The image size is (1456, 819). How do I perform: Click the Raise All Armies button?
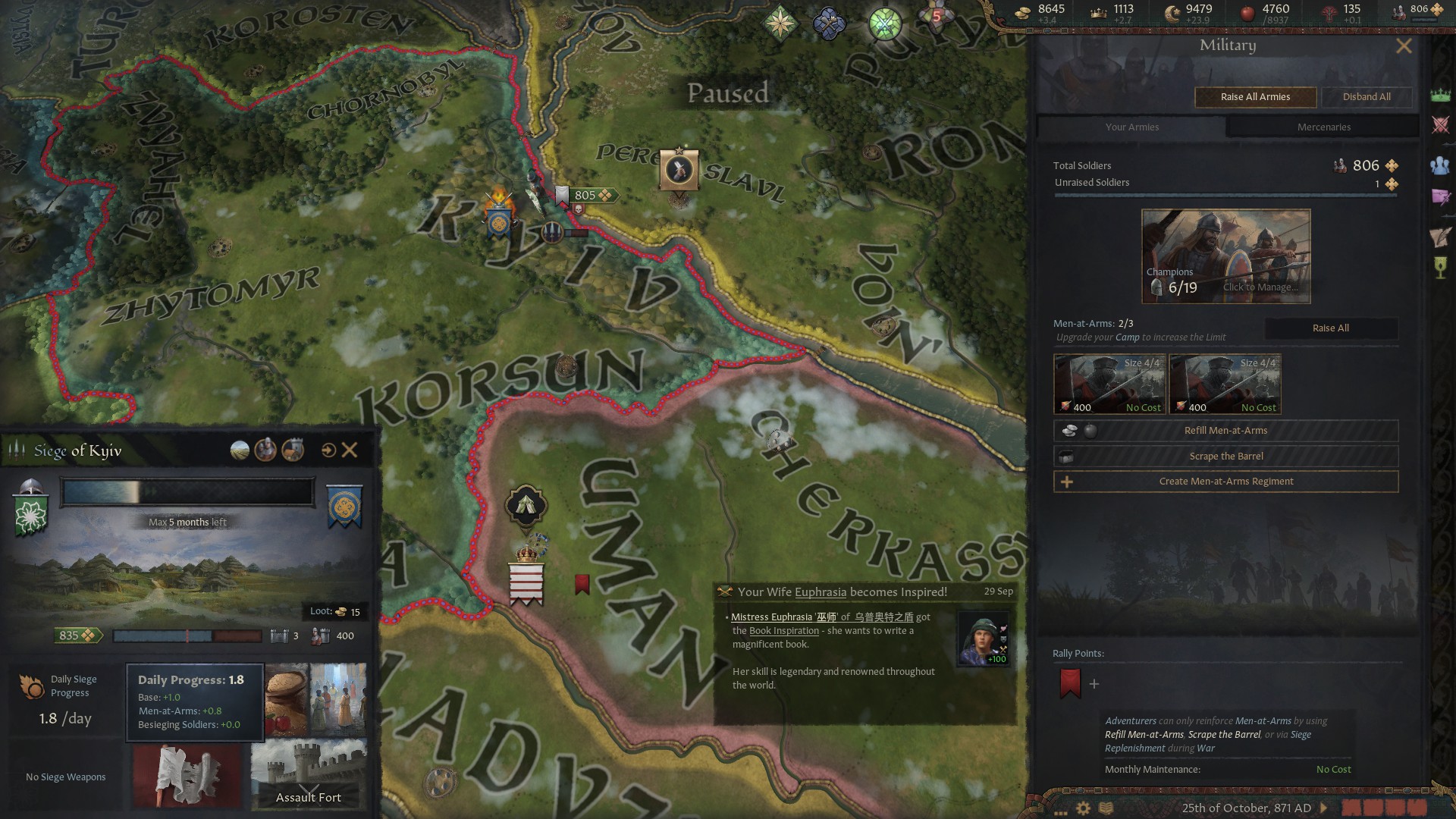[x=1254, y=97]
